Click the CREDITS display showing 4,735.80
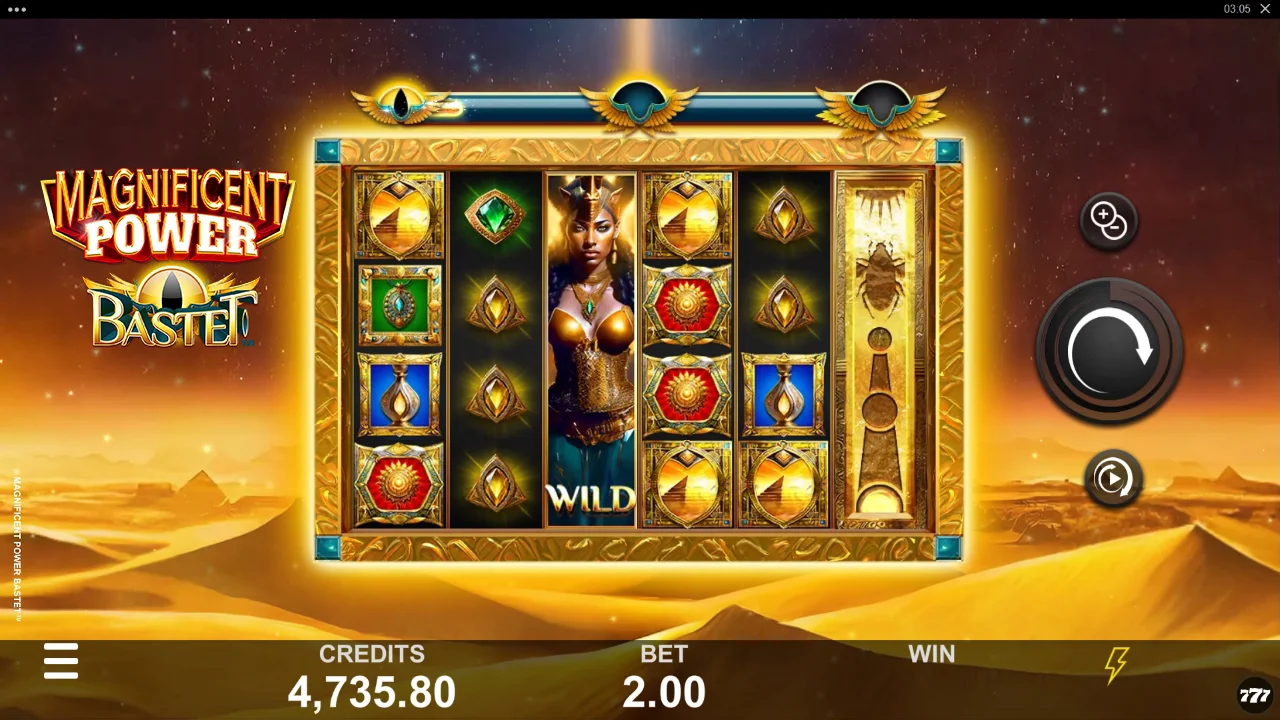 [x=372, y=690]
